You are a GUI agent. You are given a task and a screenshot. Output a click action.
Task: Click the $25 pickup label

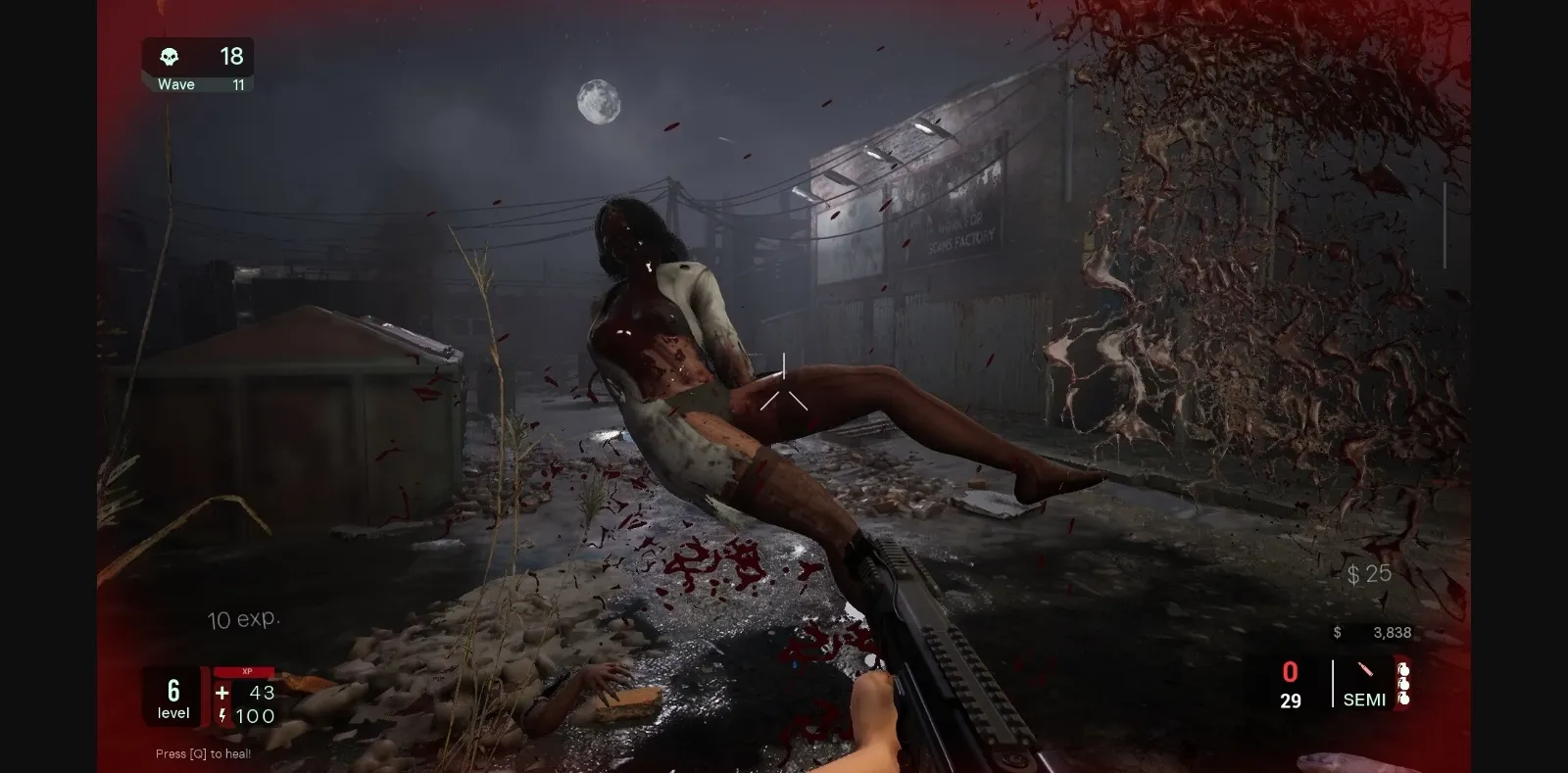coord(1369,574)
